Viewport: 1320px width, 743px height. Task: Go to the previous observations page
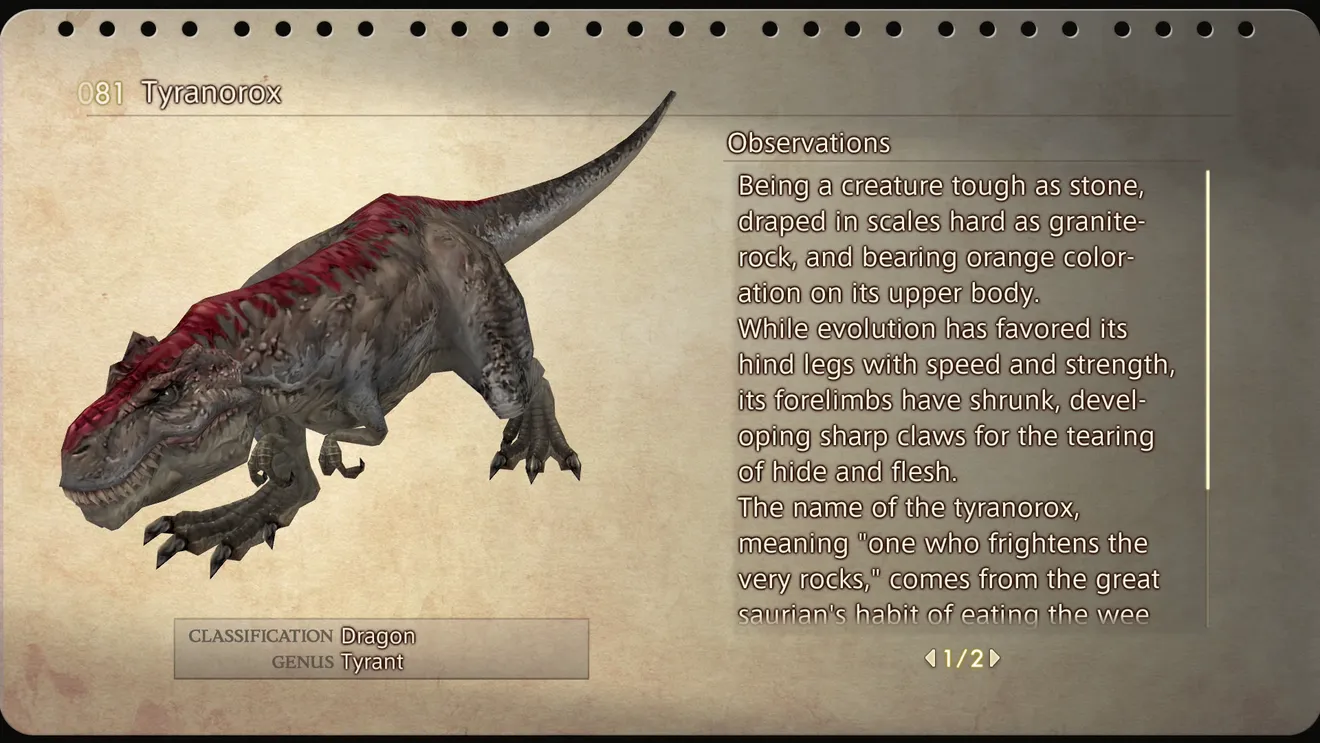tap(930, 658)
